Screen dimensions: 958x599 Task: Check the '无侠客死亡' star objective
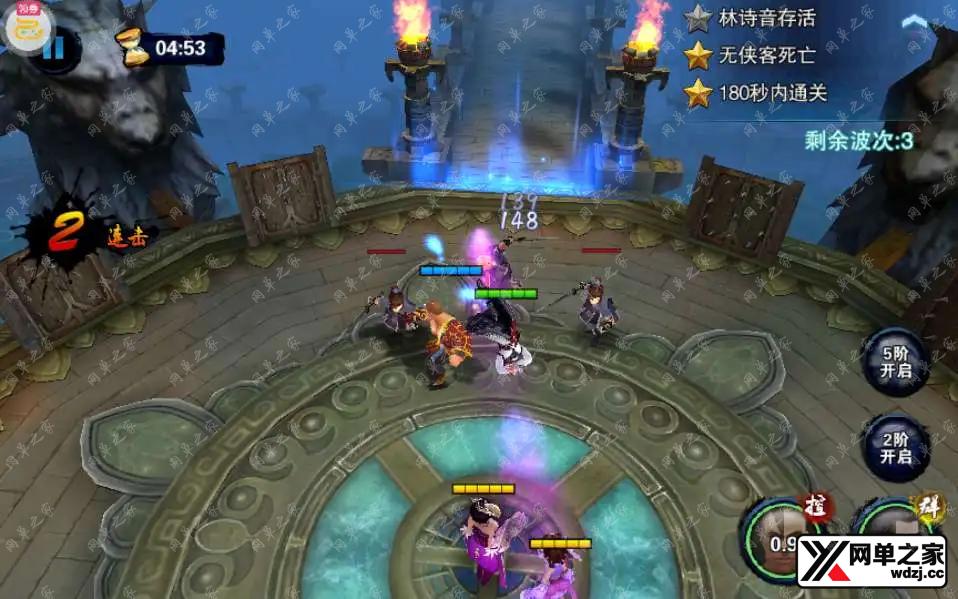[x=757, y=55]
